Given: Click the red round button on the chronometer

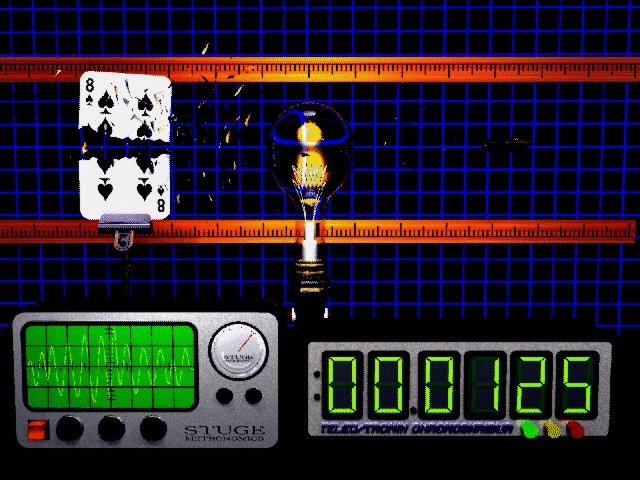Looking at the screenshot, I should (576, 430).
